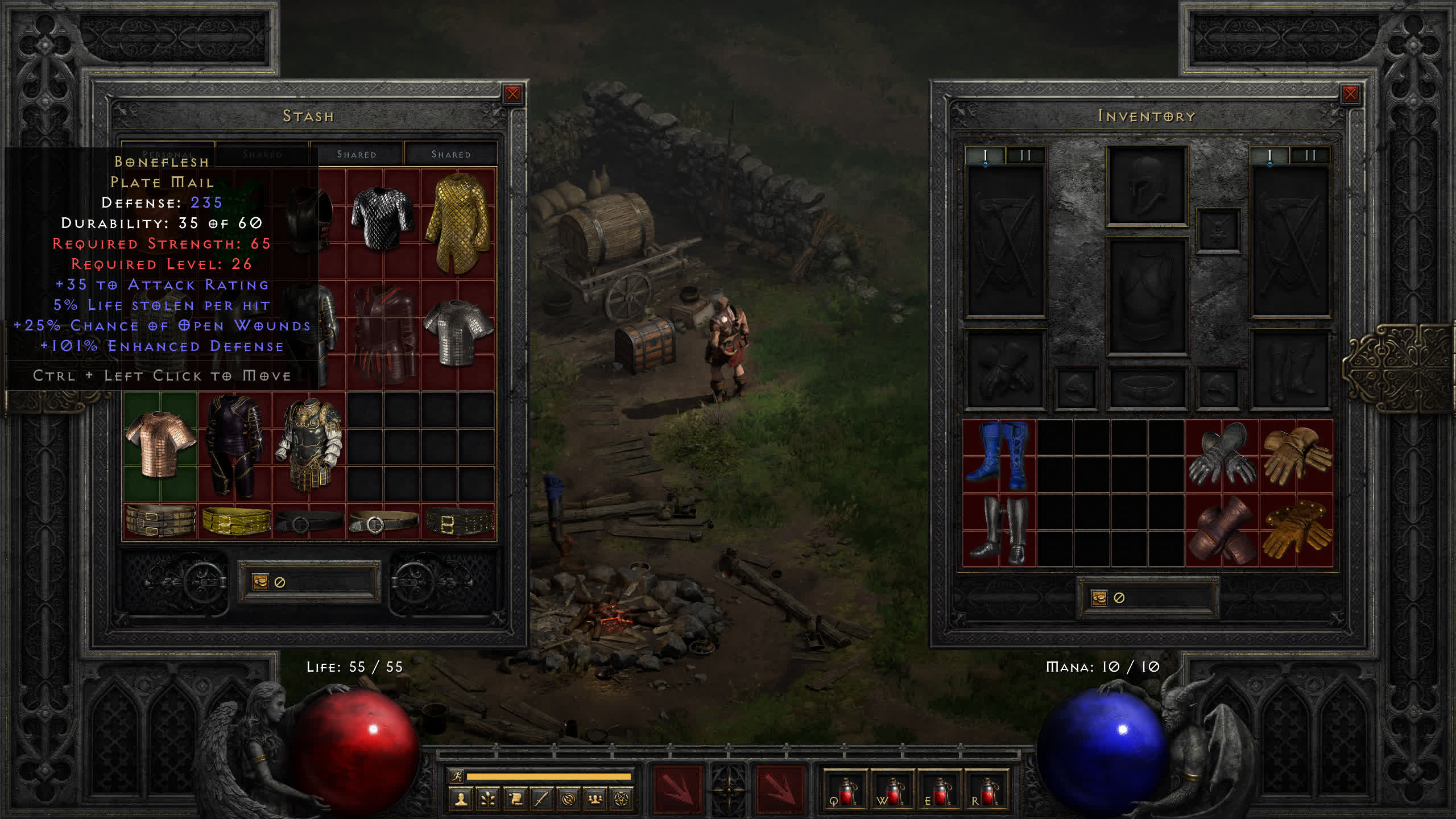This screenshot has width=1456, height=819.
Task: Toggle the run/walk button
Action: click(x=457, y=776)
